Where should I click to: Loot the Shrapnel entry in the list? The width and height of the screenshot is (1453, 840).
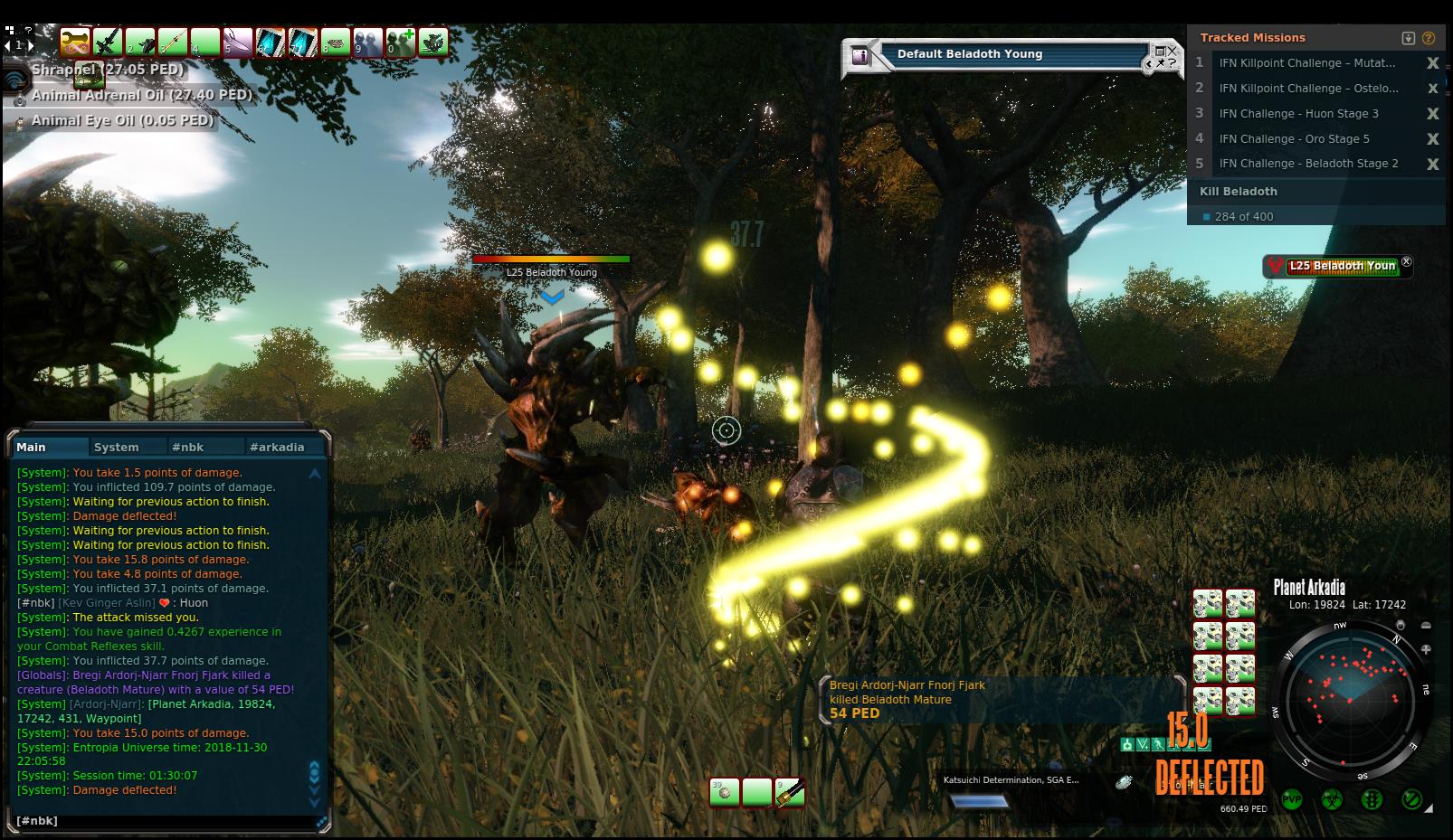point(107,70)
